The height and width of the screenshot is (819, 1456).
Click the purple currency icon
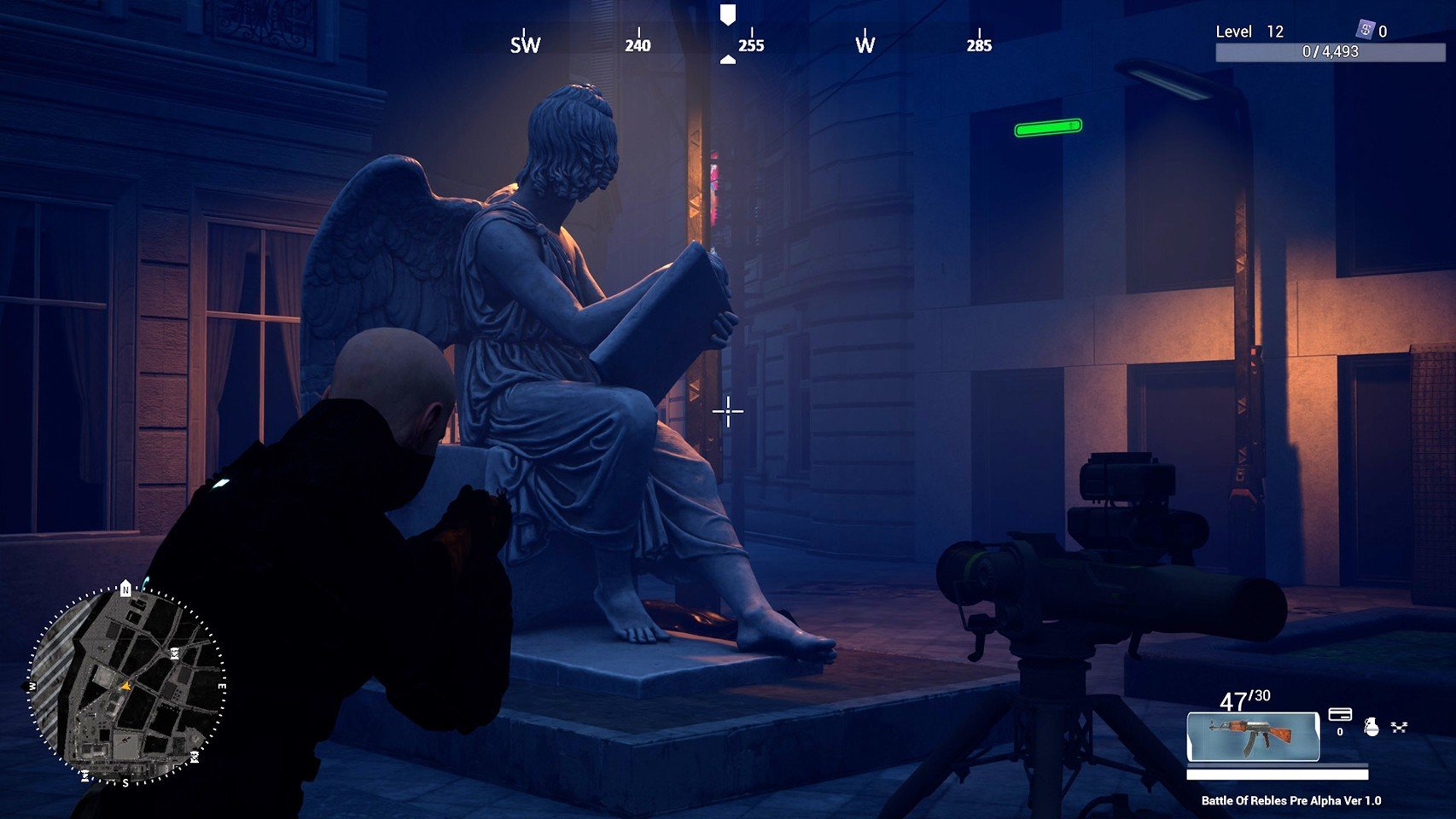(x=1365, y=31)
